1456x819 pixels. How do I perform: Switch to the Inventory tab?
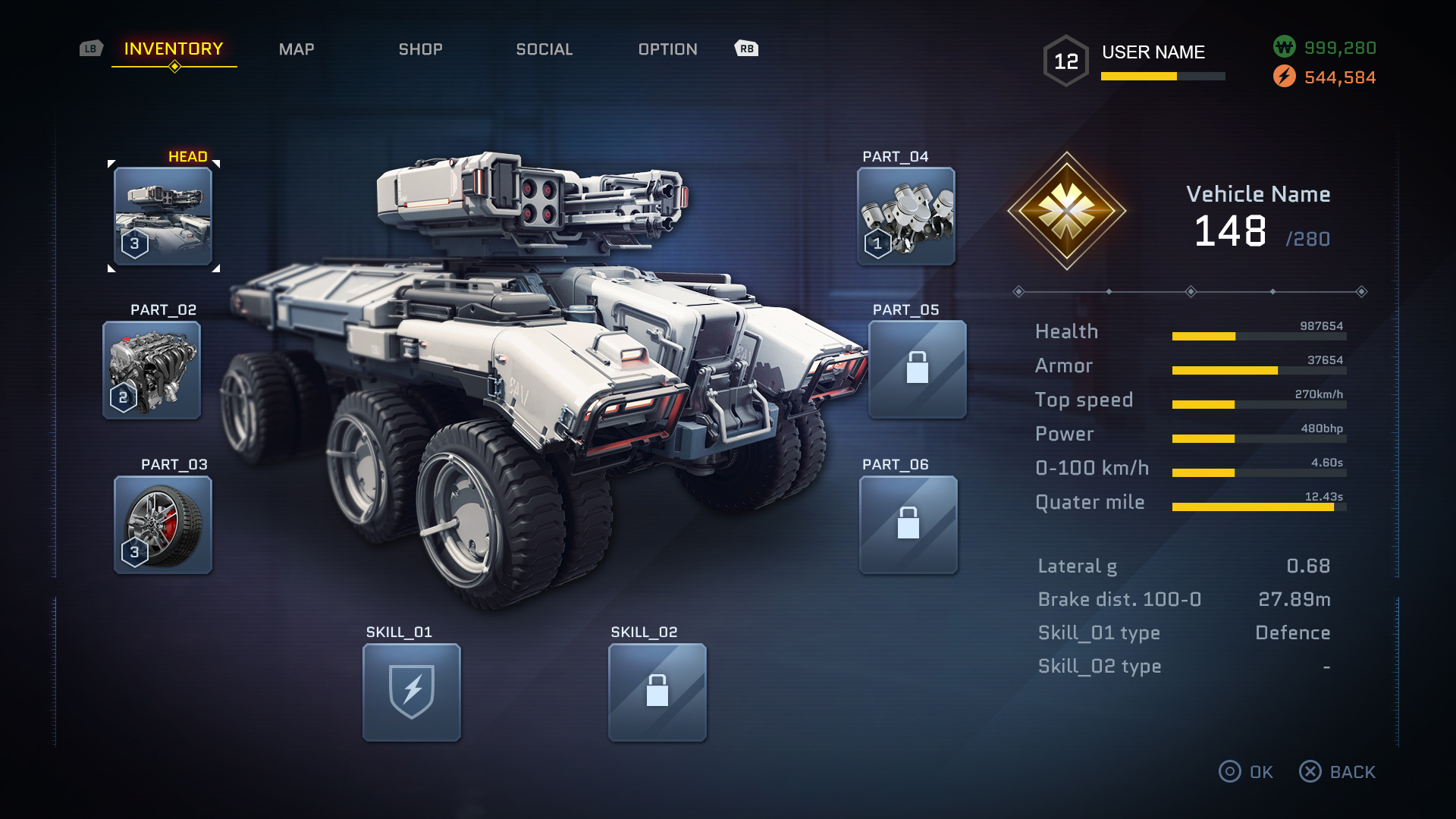coord(174,49)
